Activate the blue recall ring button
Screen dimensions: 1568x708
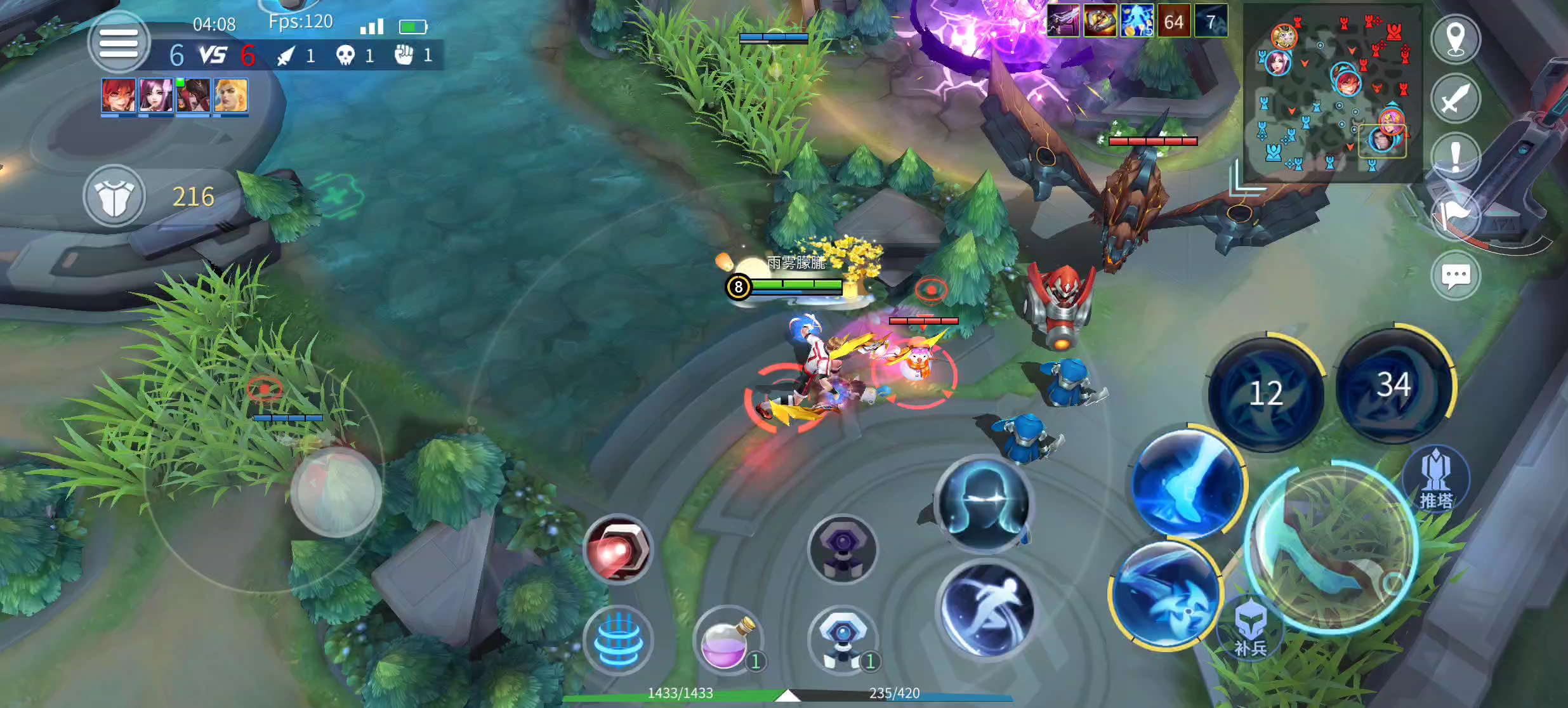617,641
